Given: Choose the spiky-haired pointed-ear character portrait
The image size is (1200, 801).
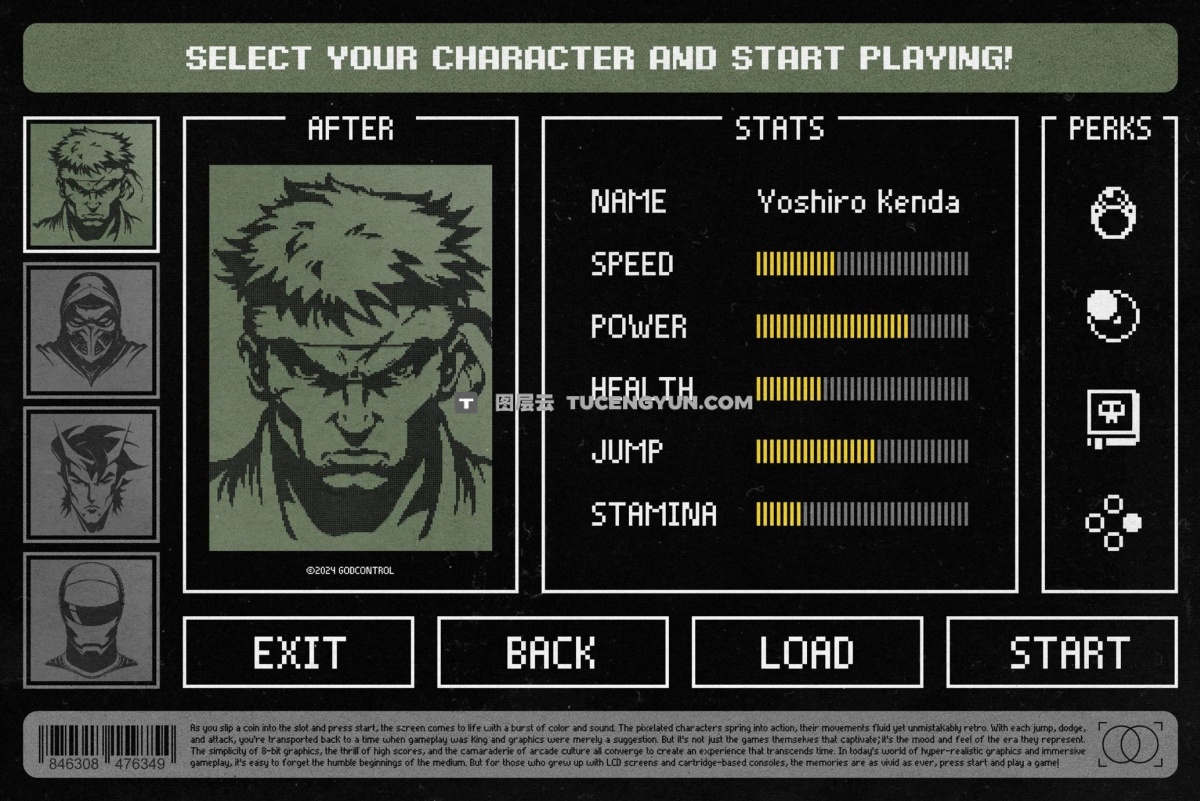Looking at the screenshot, I should tap(91, 474).
